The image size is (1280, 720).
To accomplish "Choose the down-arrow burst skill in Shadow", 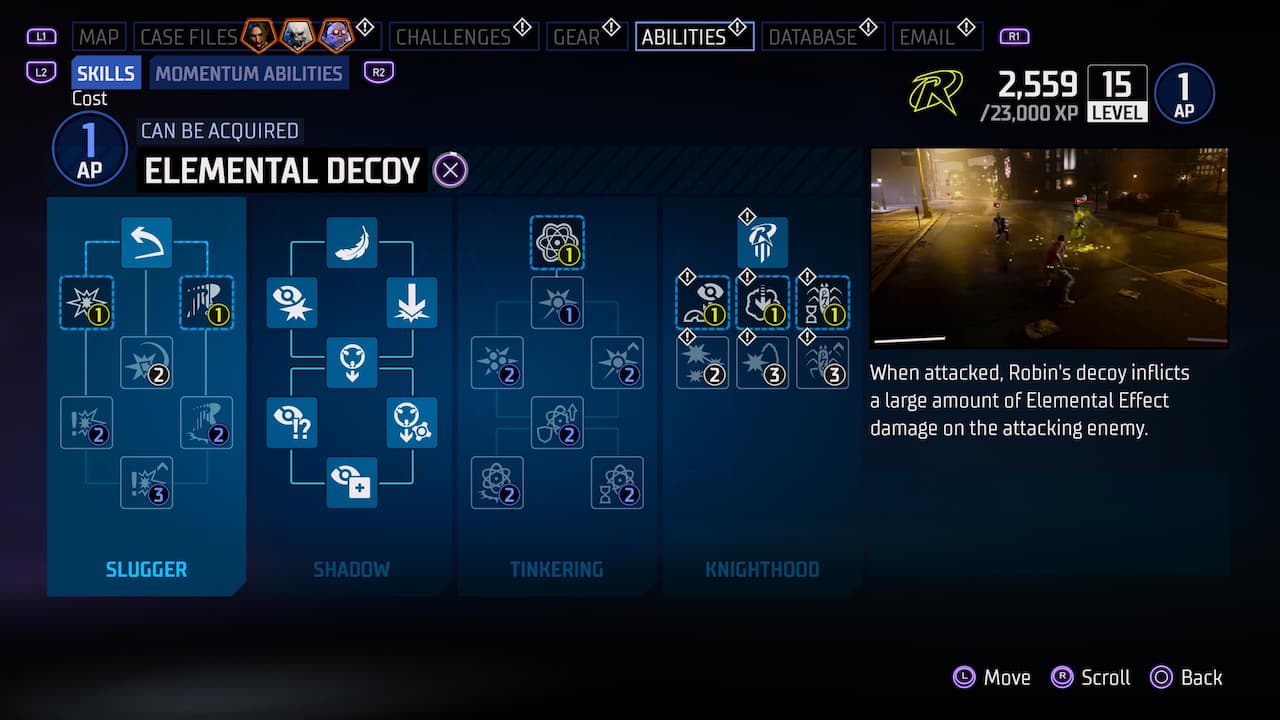I will tap(411, 303).
